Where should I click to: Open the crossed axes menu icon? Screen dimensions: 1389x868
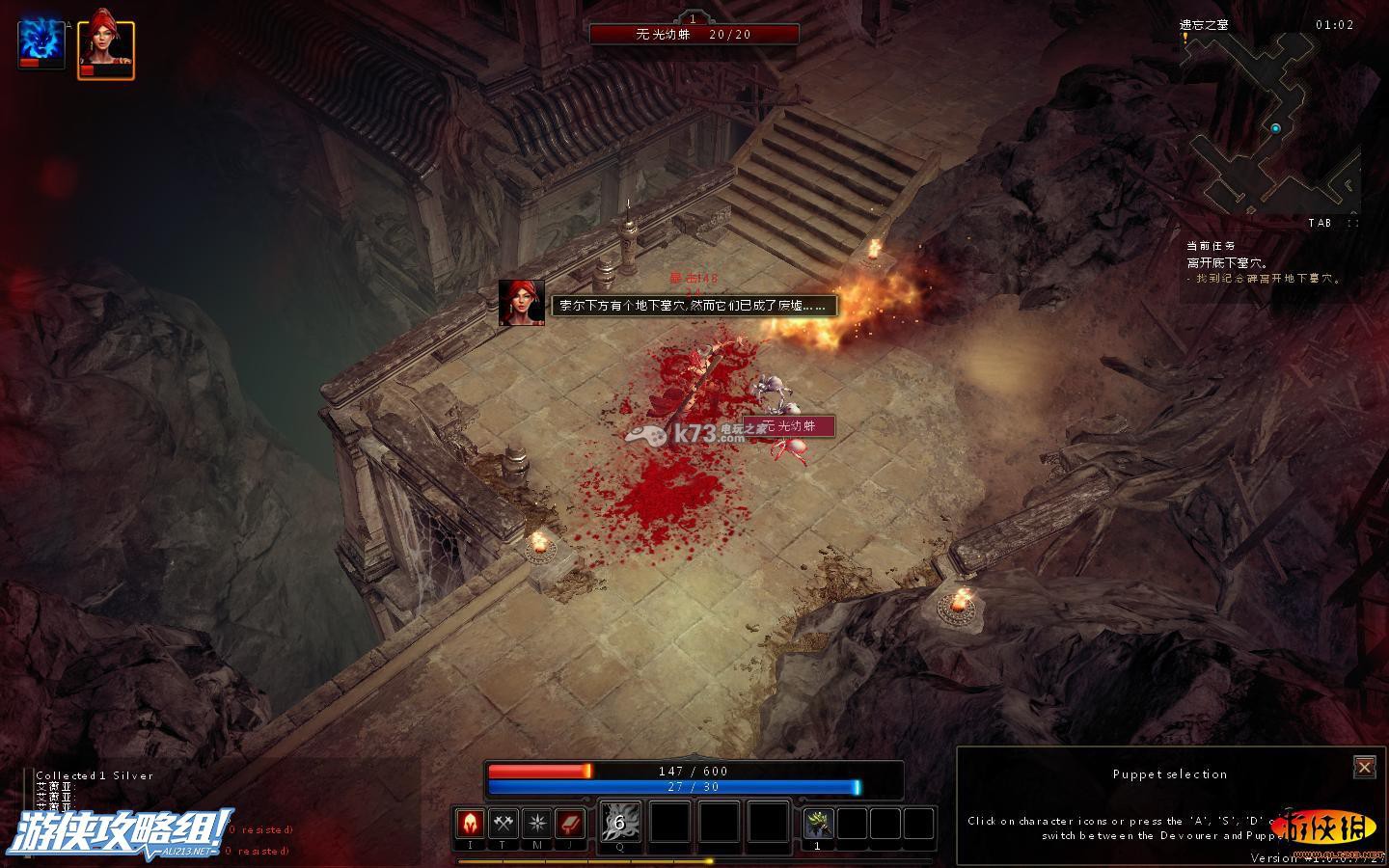[504, 824]
